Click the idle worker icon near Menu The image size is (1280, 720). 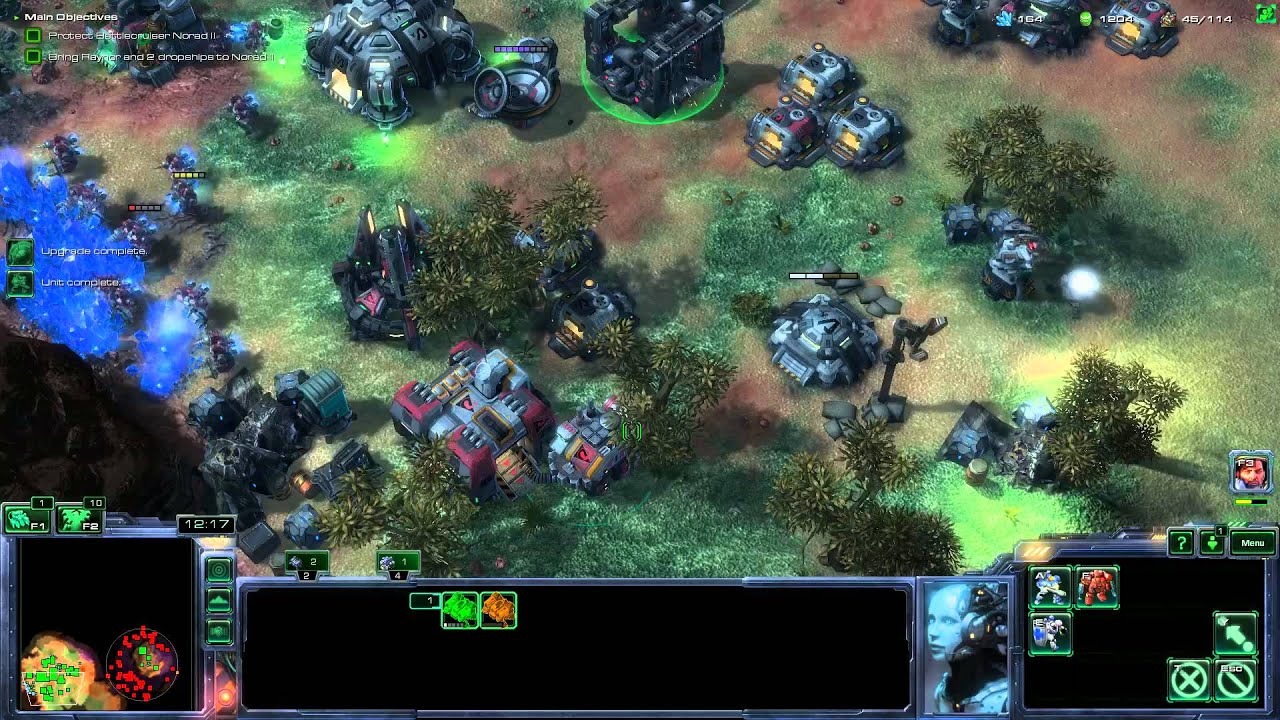1212,543
